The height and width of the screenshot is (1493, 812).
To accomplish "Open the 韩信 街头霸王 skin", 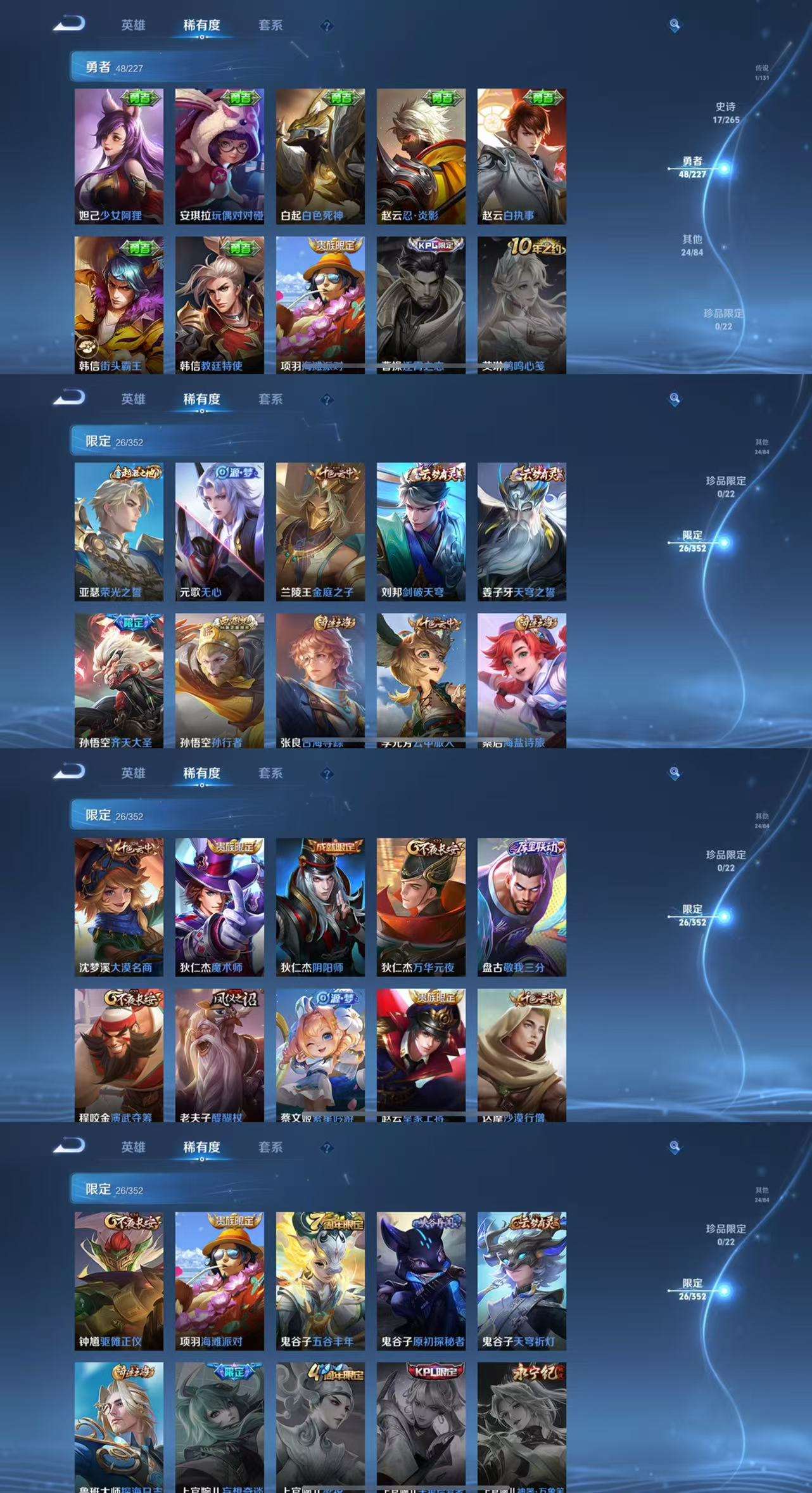I will coord(118,305).
